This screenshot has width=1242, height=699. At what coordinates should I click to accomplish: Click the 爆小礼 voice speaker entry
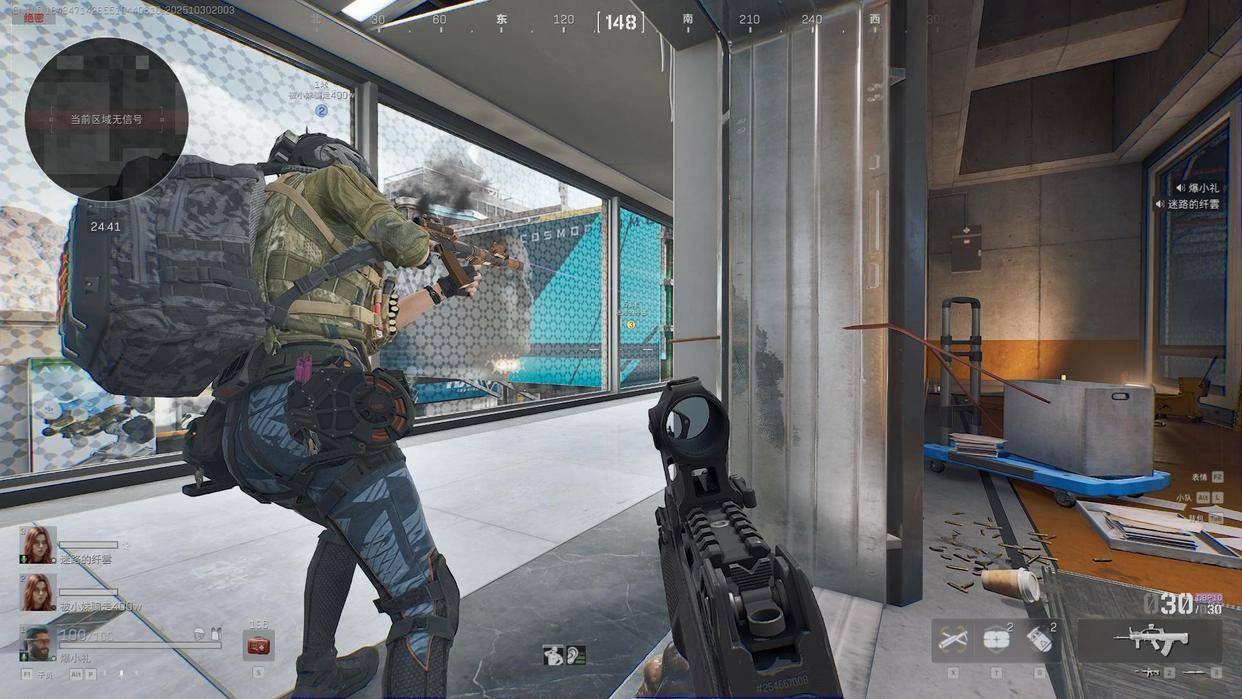point(1198,188)
